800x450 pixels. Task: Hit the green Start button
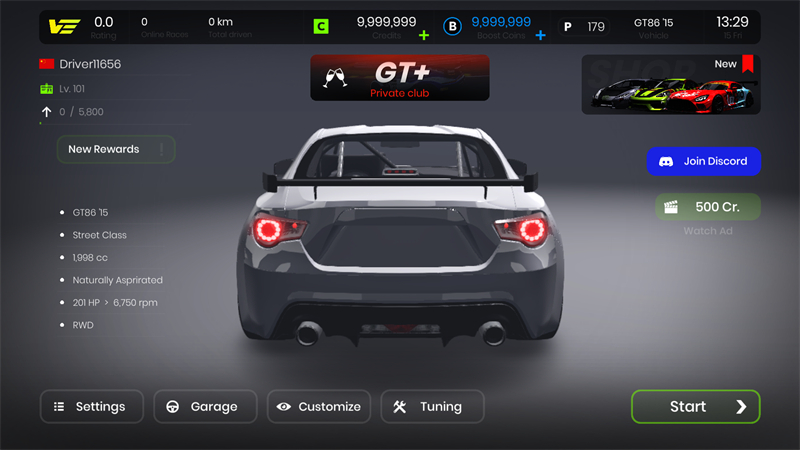click(695, 407)
